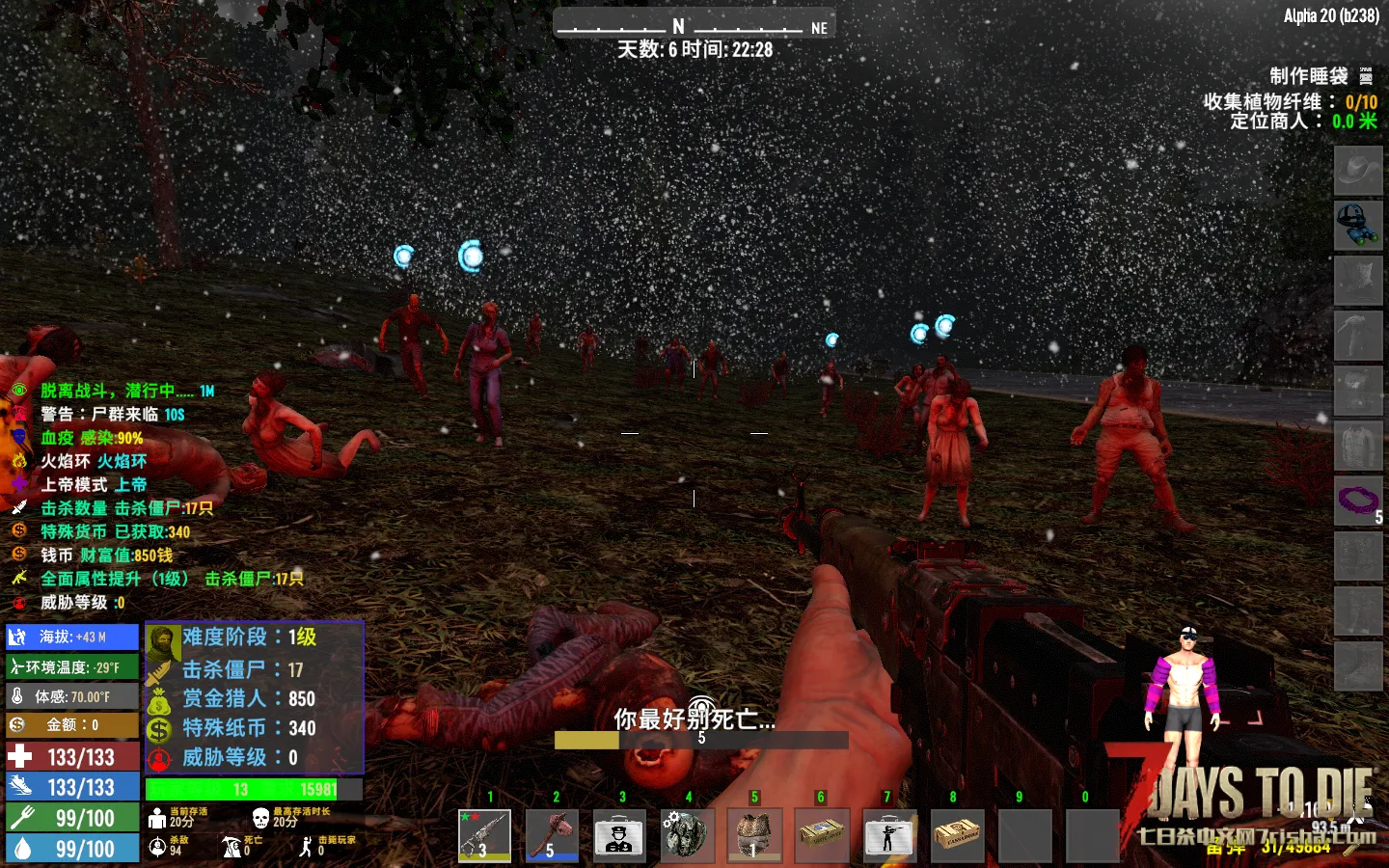Viewport: 1389px width, 868px height.
Task: Click the purple ring equipment slot
Action: coord(1357,501)
